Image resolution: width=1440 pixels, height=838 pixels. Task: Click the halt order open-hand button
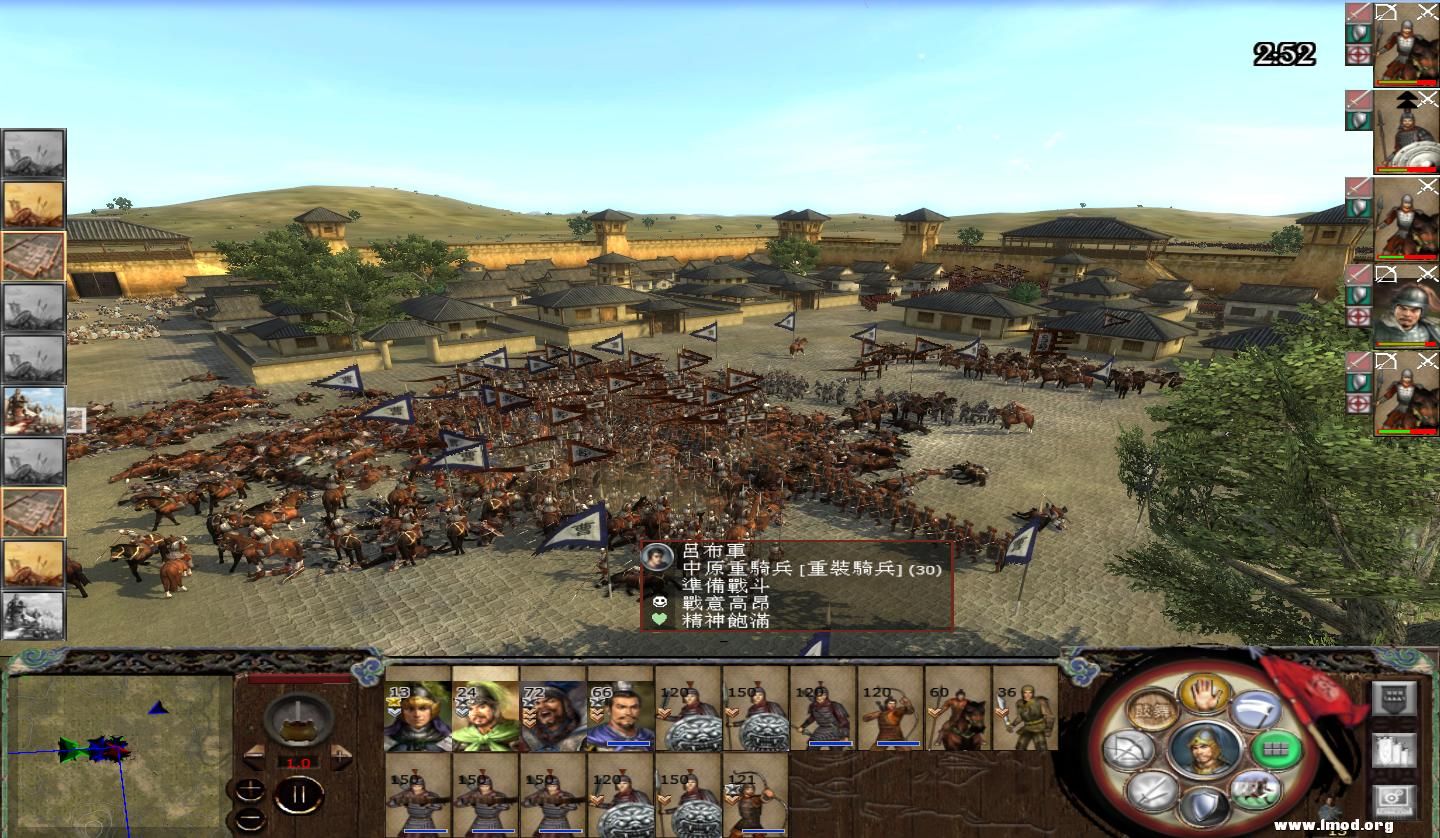click(1204, 693)
